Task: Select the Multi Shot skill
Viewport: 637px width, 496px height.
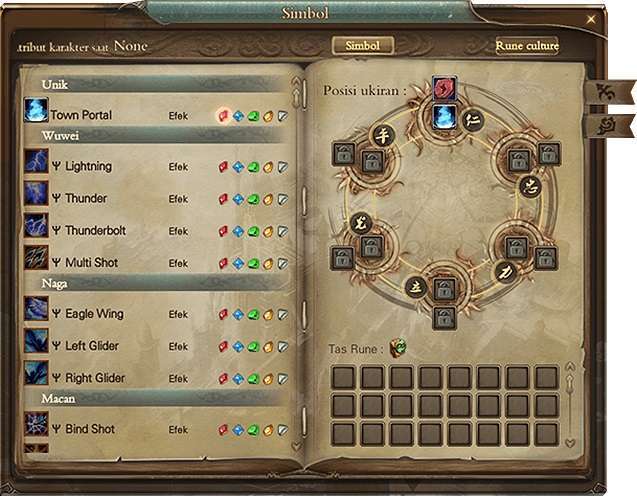Action: pyautogui.click(x=93, y=262)
